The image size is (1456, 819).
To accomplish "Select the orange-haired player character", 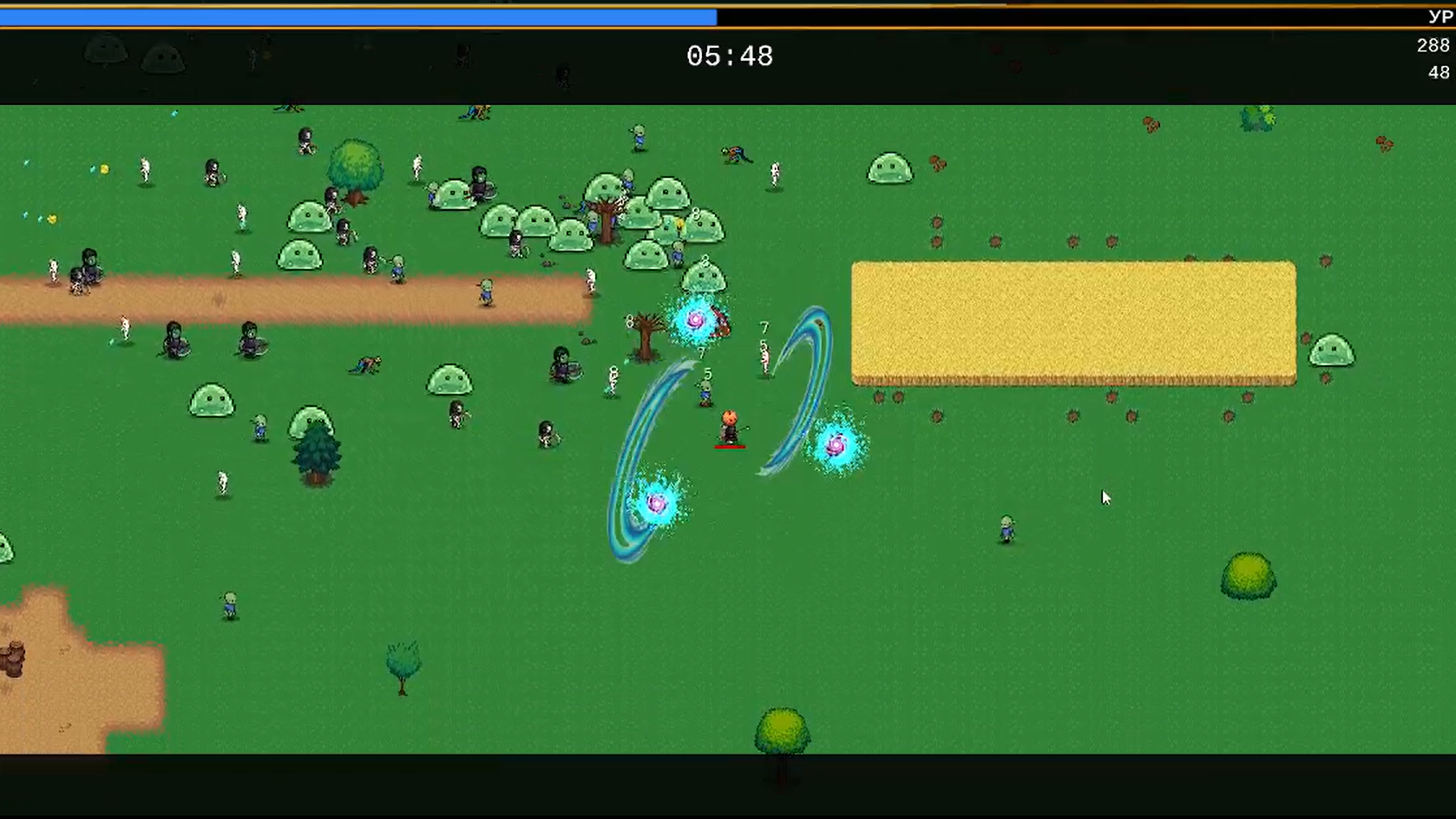I will pyautogui.click(x=729, y=425).
